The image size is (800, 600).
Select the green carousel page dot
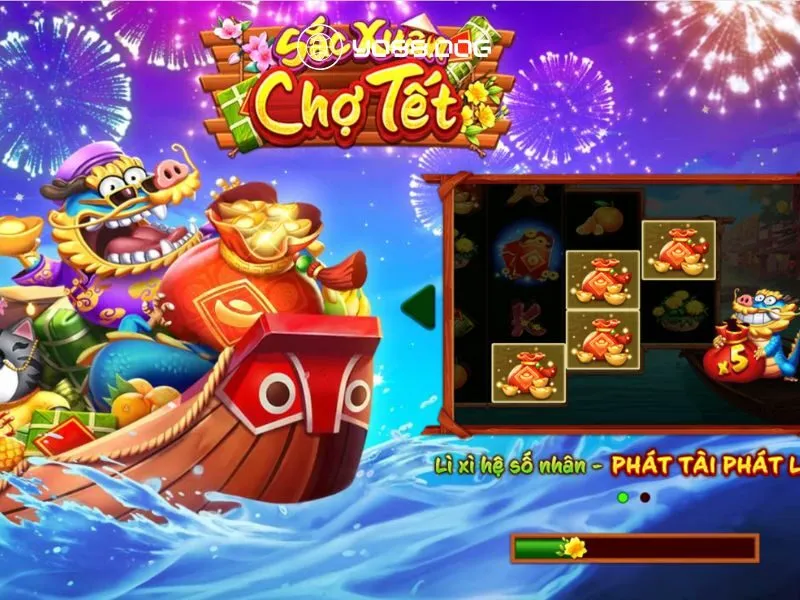(x=623, y=497)
